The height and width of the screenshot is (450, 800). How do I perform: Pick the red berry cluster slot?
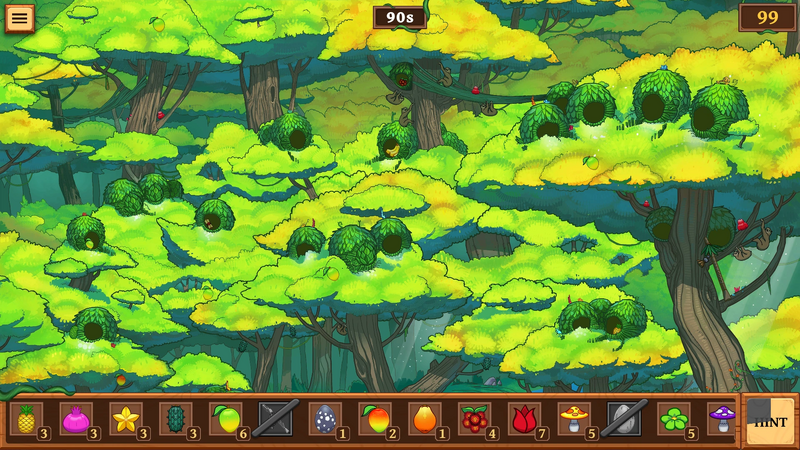[x=476, y=419]
